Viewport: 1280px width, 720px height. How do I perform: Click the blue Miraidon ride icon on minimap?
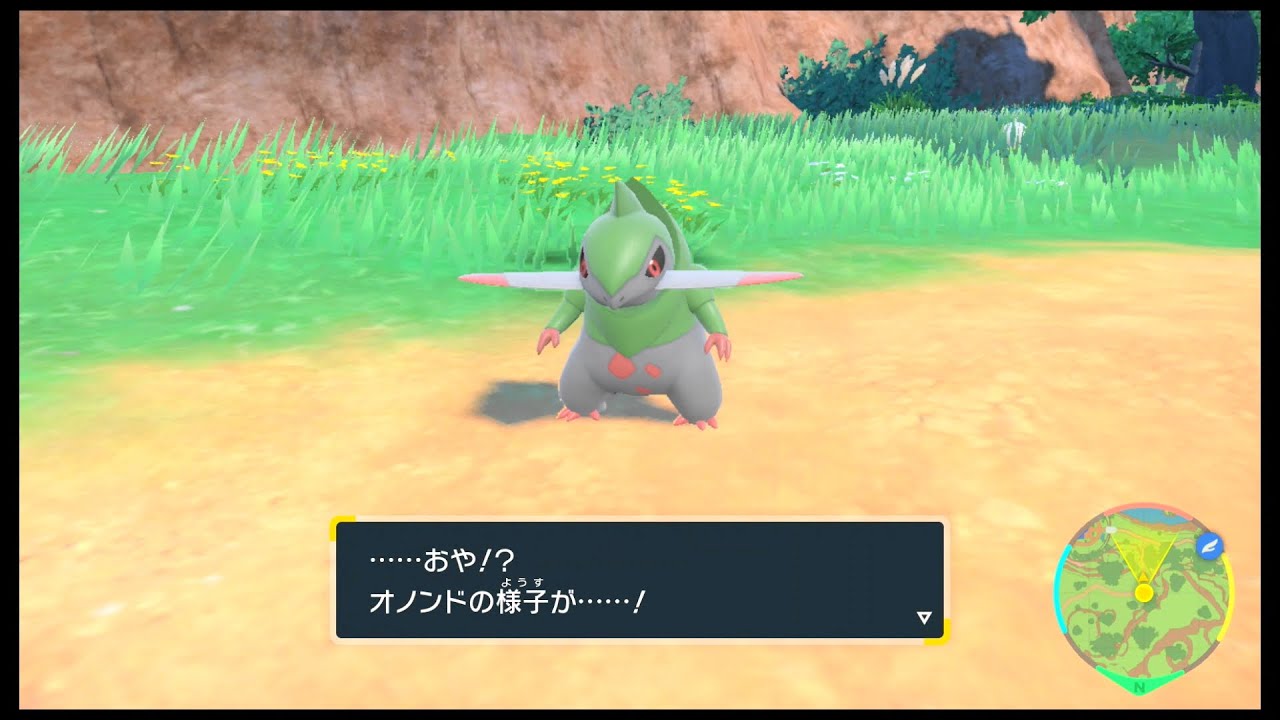pyautogui.click(x=1211, y=547)
